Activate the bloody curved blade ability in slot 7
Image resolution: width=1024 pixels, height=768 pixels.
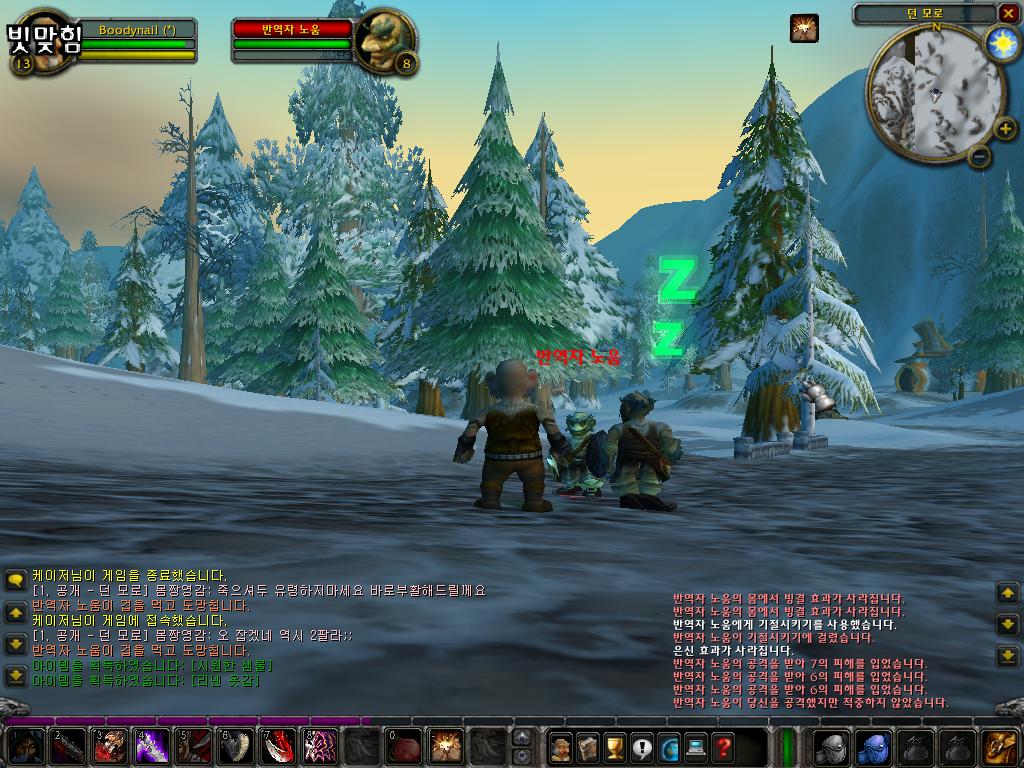click(278, 747)
